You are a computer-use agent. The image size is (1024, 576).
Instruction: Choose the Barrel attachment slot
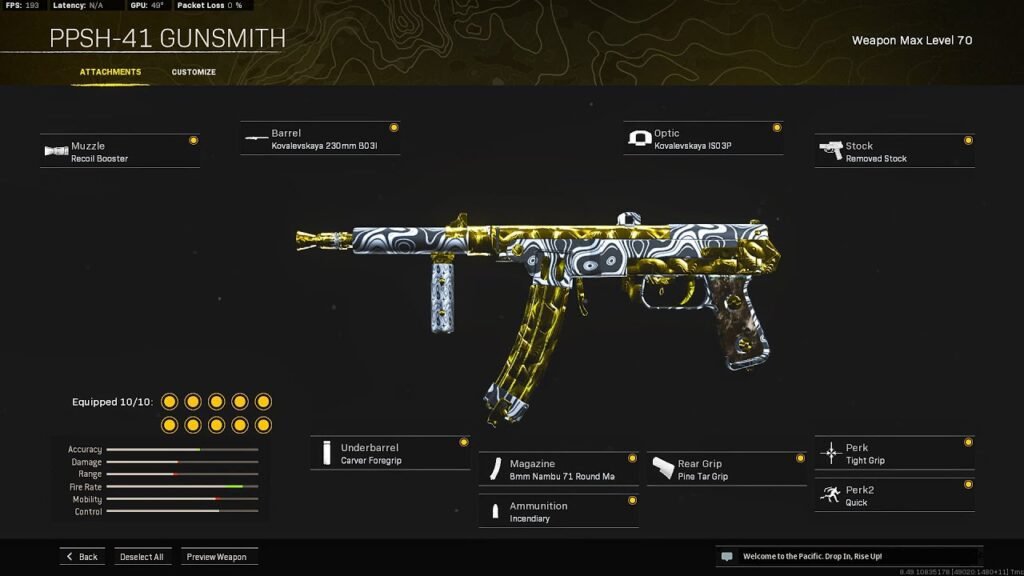[320, 139]
